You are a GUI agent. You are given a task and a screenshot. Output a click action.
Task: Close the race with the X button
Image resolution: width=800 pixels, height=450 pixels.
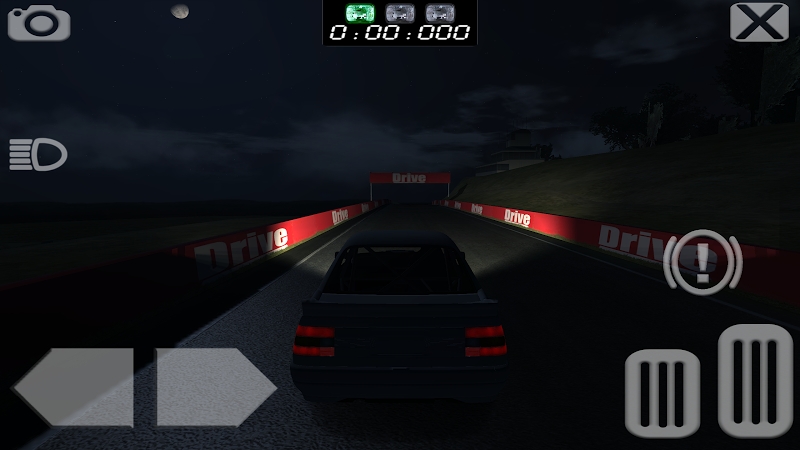[x=759, y=22]
